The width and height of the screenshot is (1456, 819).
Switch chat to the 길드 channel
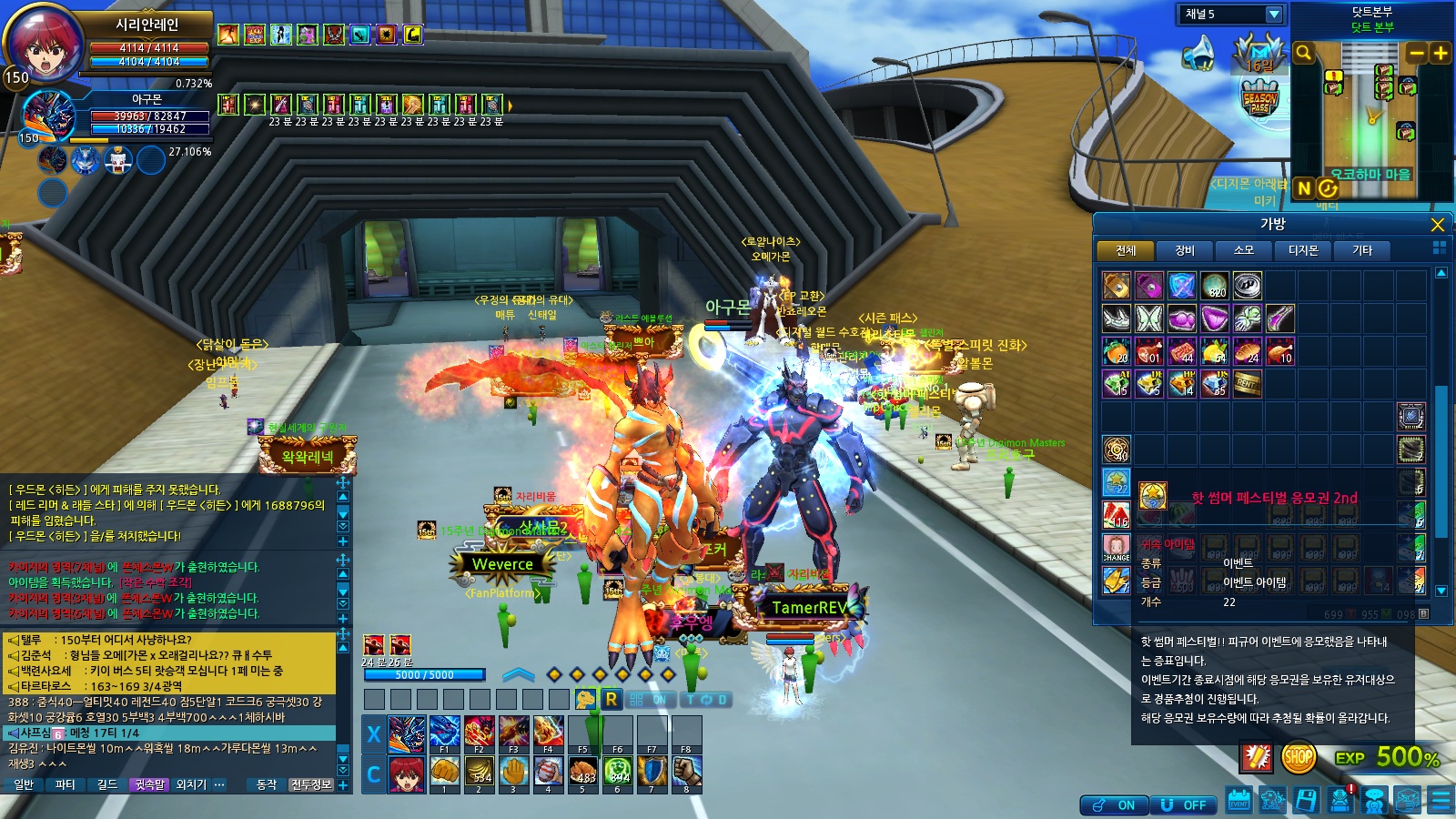[x=107, y=784]
